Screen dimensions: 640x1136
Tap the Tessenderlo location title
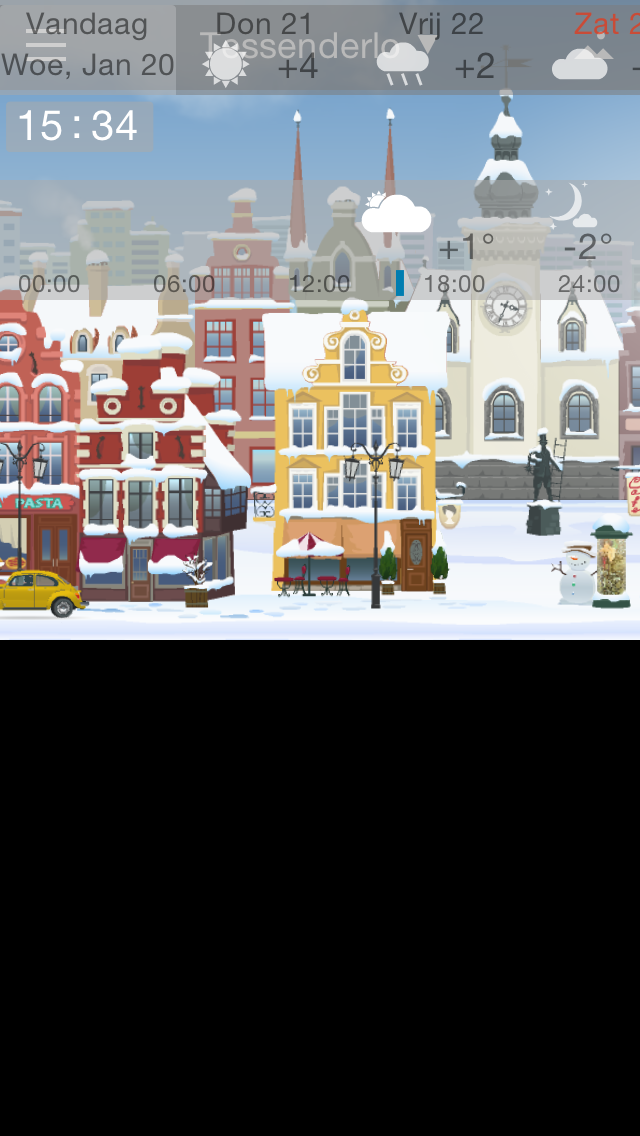pyautogui.click(x=300, y=46)
